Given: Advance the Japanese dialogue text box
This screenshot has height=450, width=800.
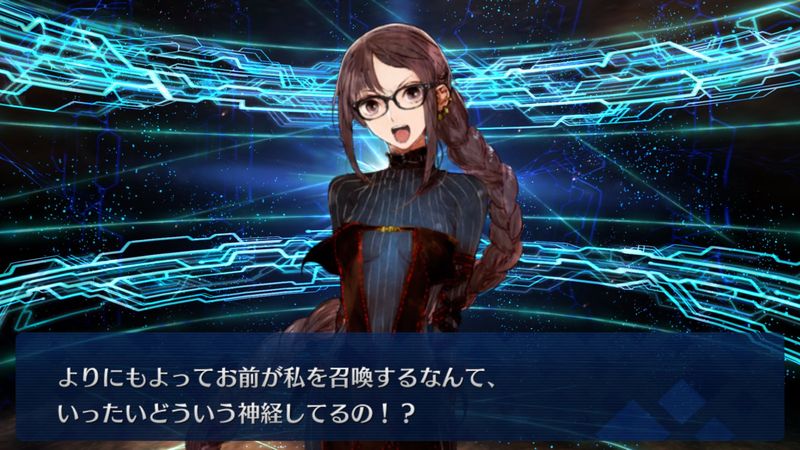Looking at the screenshot, I should coord(400,386).
